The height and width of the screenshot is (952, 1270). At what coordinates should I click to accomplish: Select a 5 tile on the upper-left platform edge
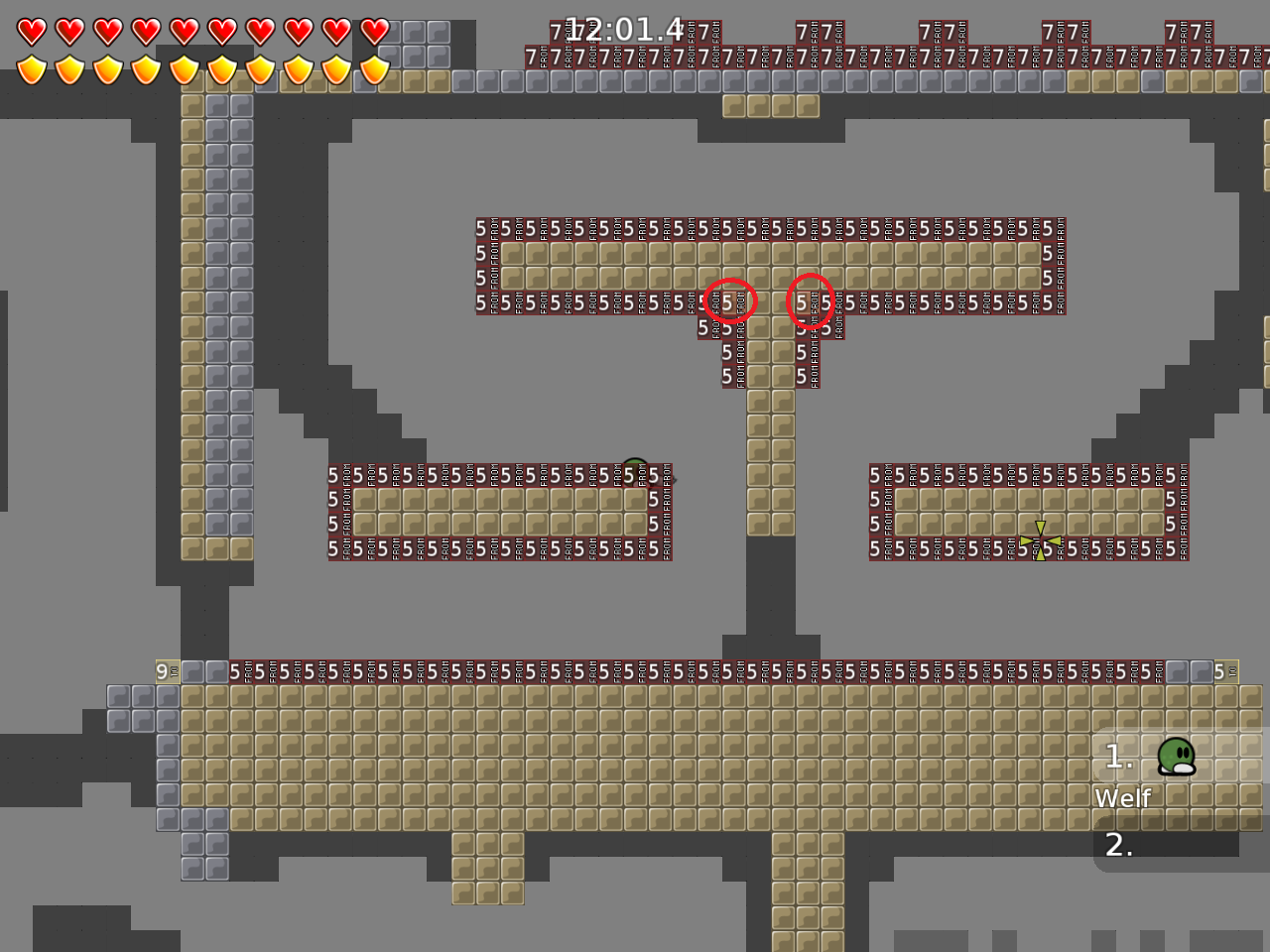tap(482, 226)
